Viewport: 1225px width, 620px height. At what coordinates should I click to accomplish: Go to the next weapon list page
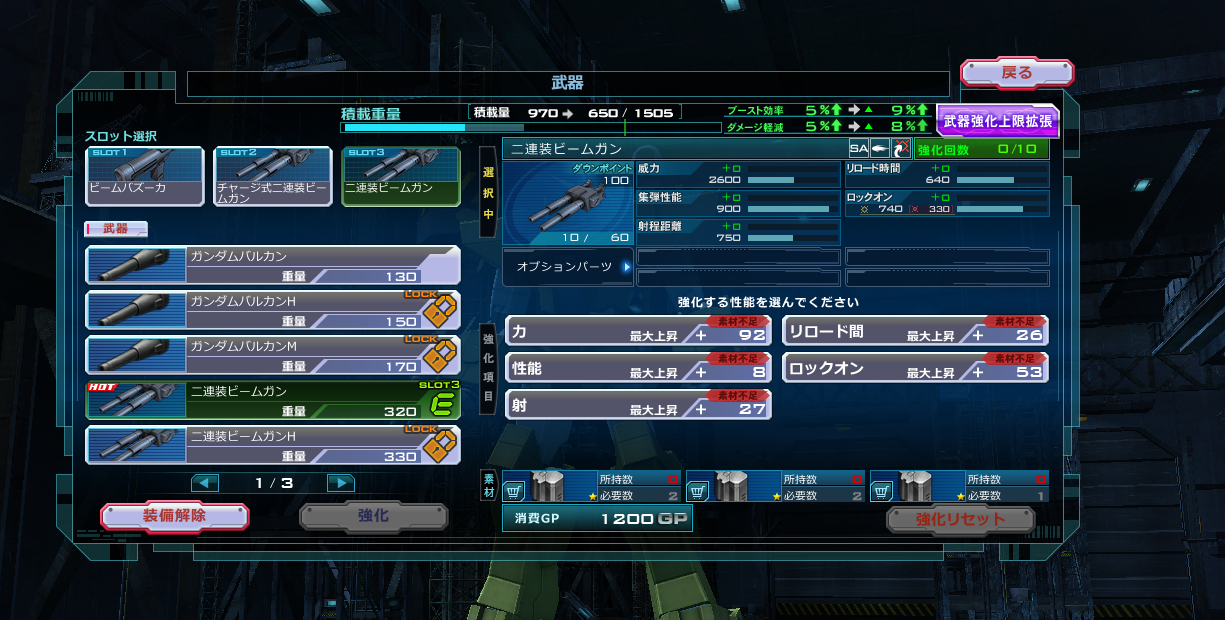click(341, 483)
